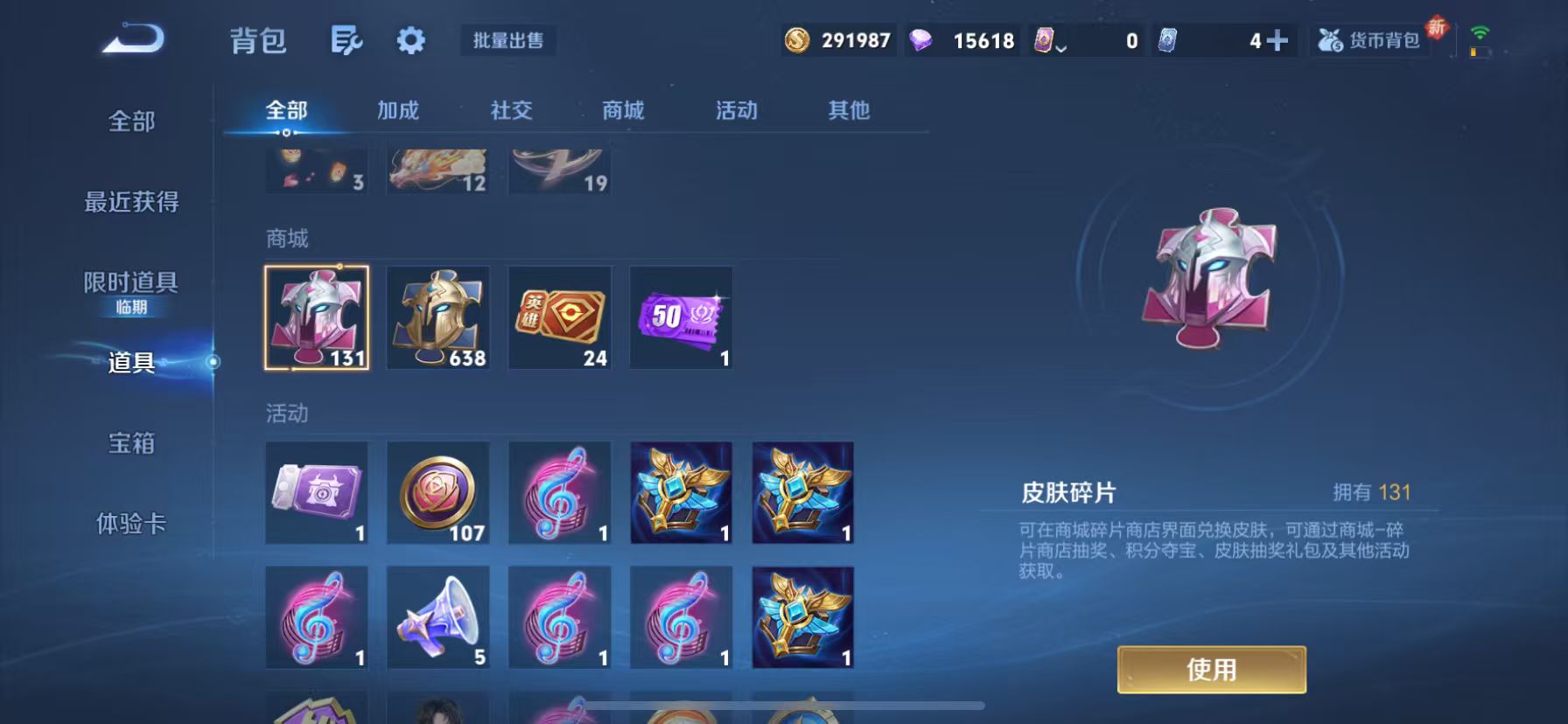The height and width of the screenshot is (724, 1568).
Task: Open the 体验卡 category in the sidebar
Action: (131, 525)
